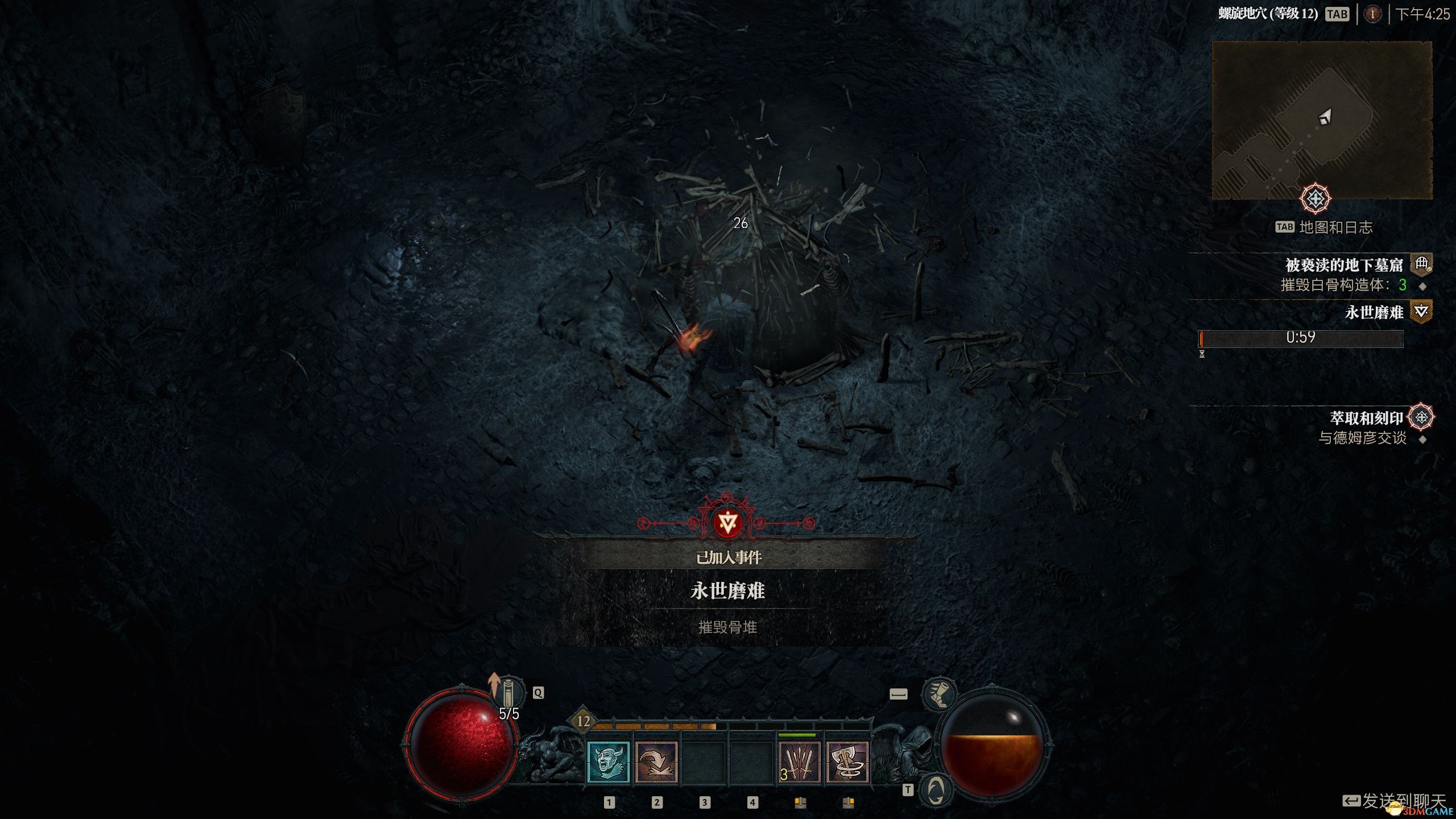The width and height of the screenshot is (1456, 819).
Task: Select the 永世磨难 event tracker entry
Action: pyautogui.click(x=1374, y=312)
